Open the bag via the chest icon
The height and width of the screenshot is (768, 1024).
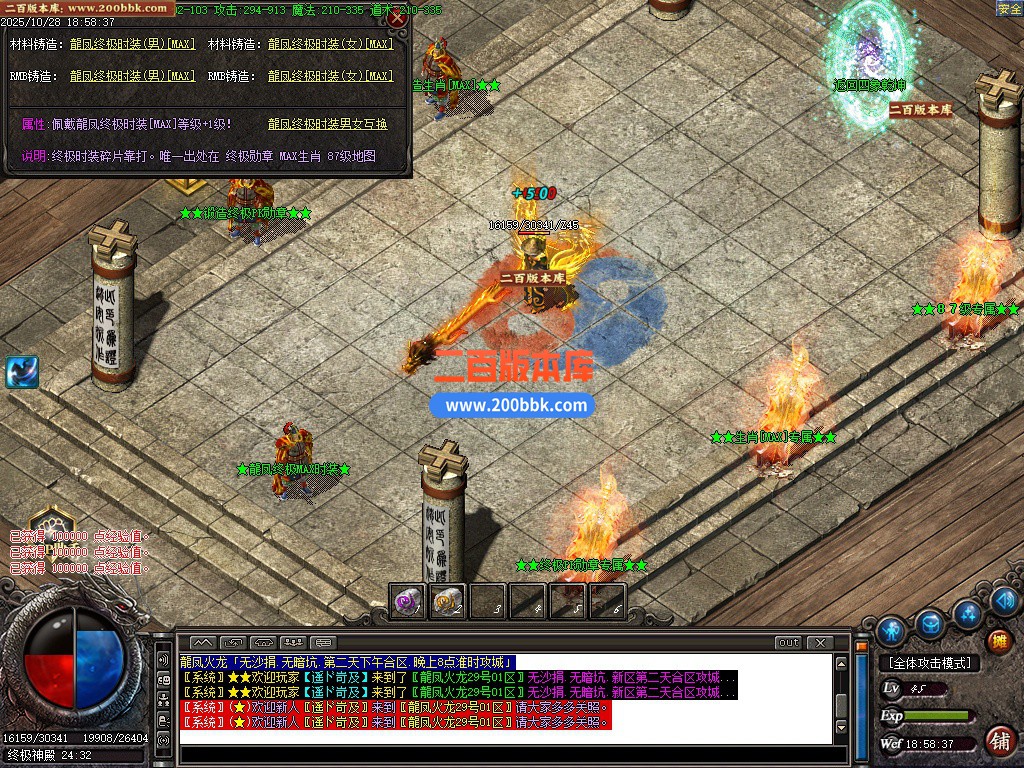point(930,624)
